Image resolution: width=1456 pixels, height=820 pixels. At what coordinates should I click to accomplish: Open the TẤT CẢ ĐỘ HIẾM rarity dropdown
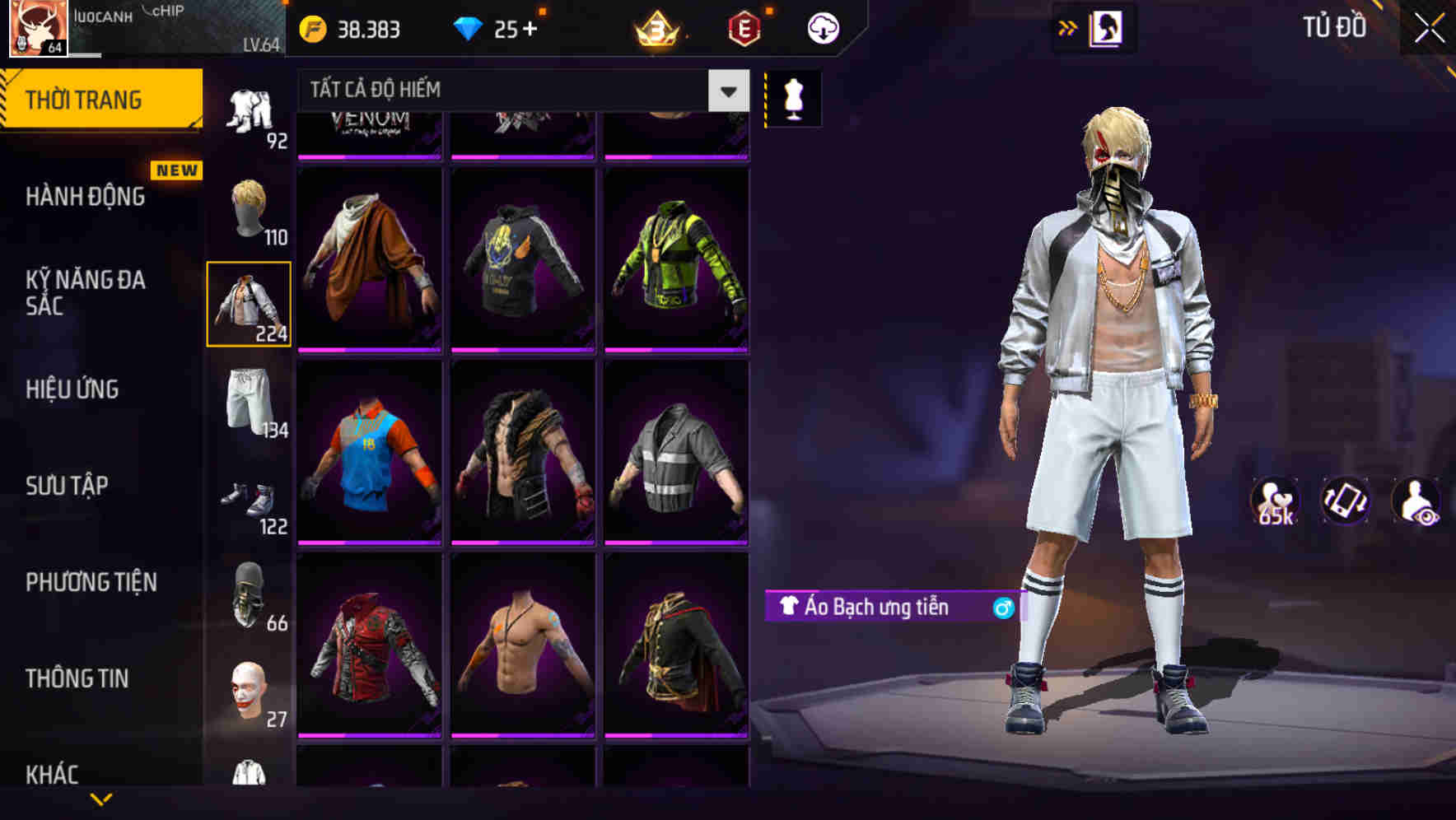point(511,91)
